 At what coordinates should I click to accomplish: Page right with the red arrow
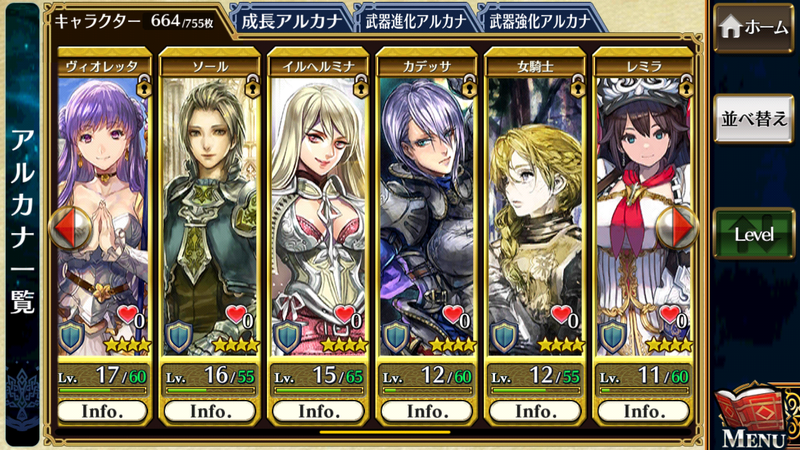pyautogui.click(x=681, y=228)
